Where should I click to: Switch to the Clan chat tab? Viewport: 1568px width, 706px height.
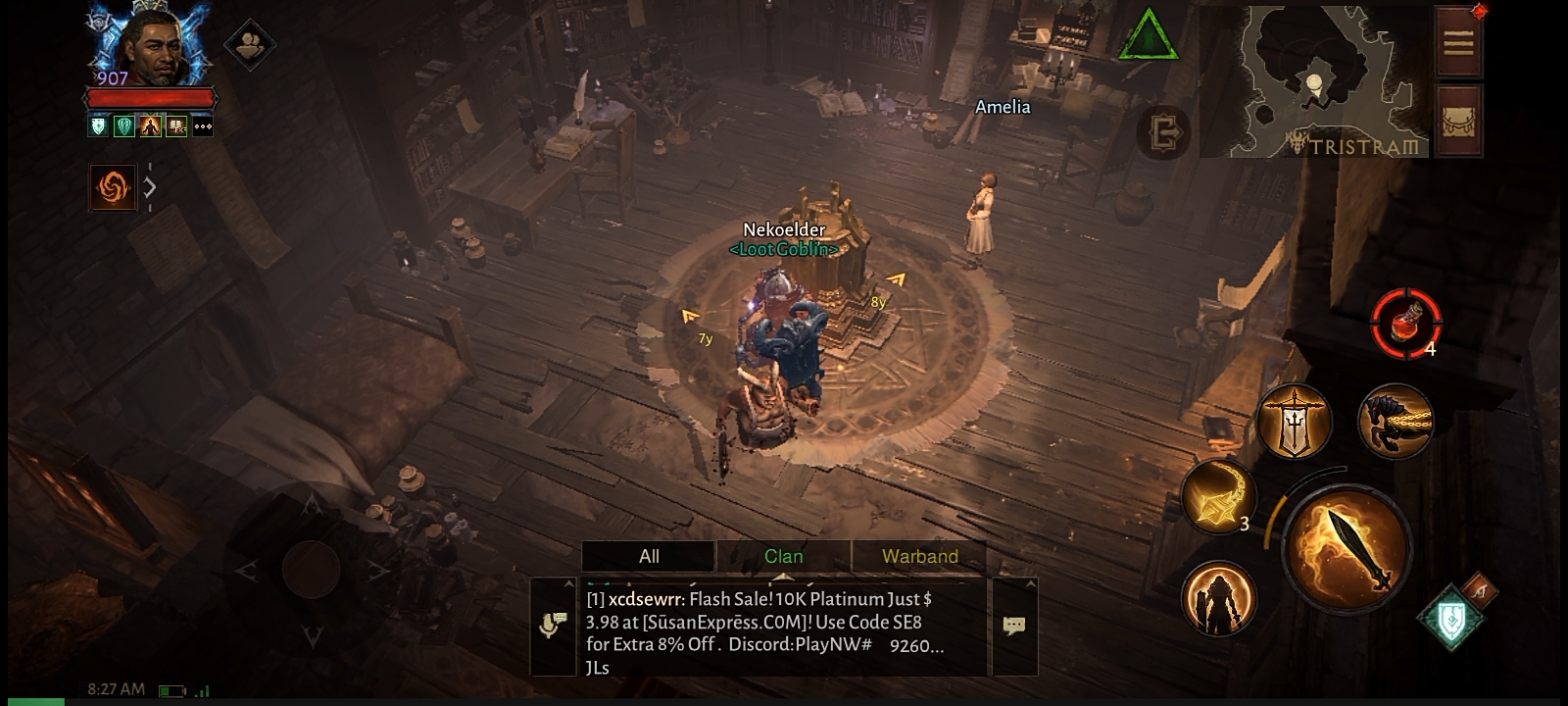click(783, 556)
